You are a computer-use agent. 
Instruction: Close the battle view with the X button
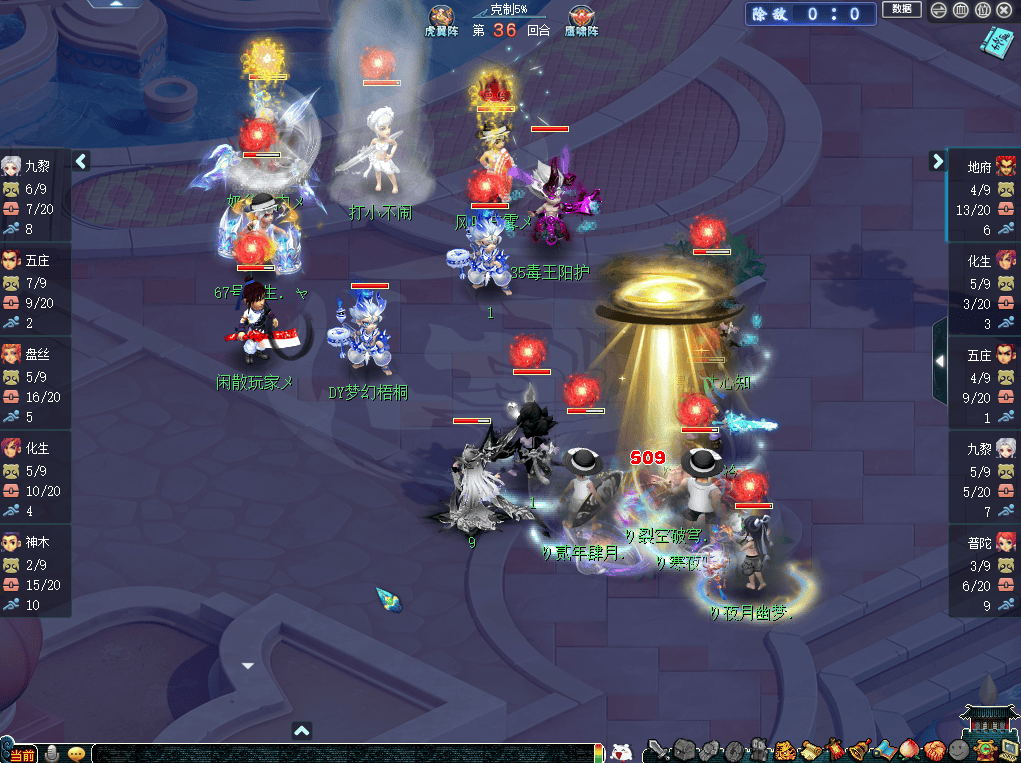tap(1004, 10)
